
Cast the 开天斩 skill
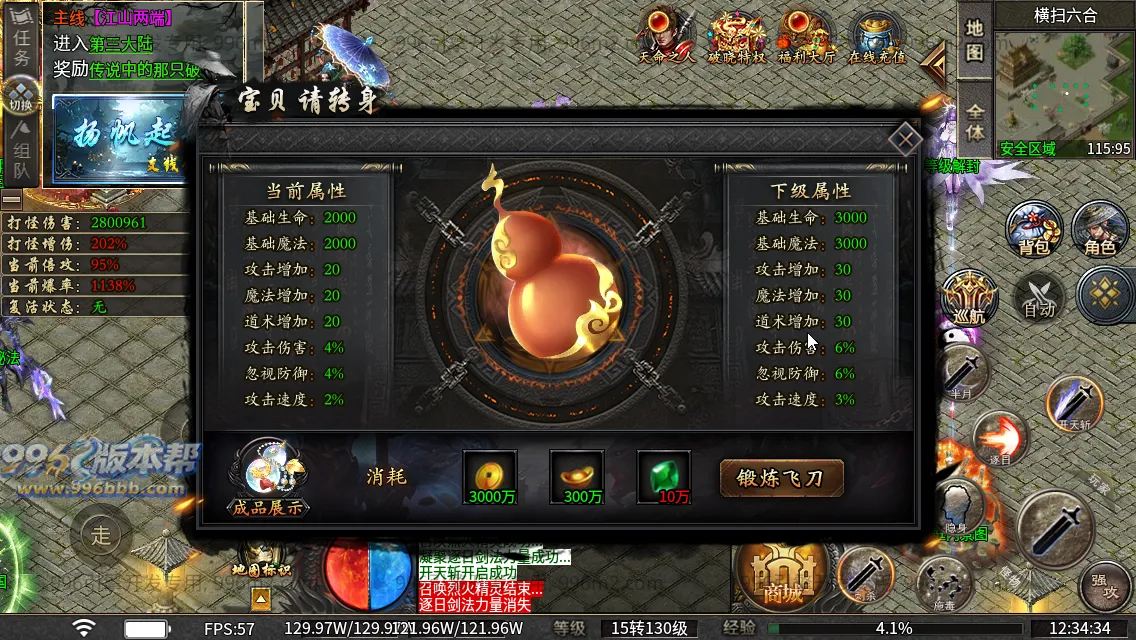[x=1074, y=404]
